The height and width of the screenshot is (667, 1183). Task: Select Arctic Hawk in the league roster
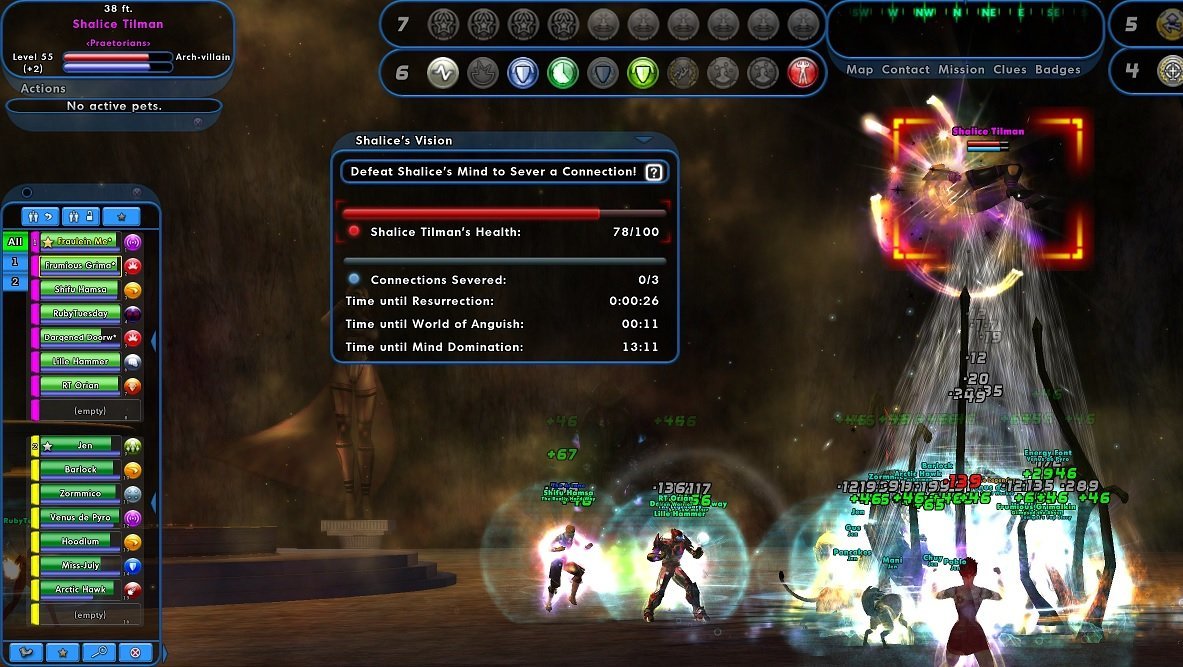click(79, 590)
